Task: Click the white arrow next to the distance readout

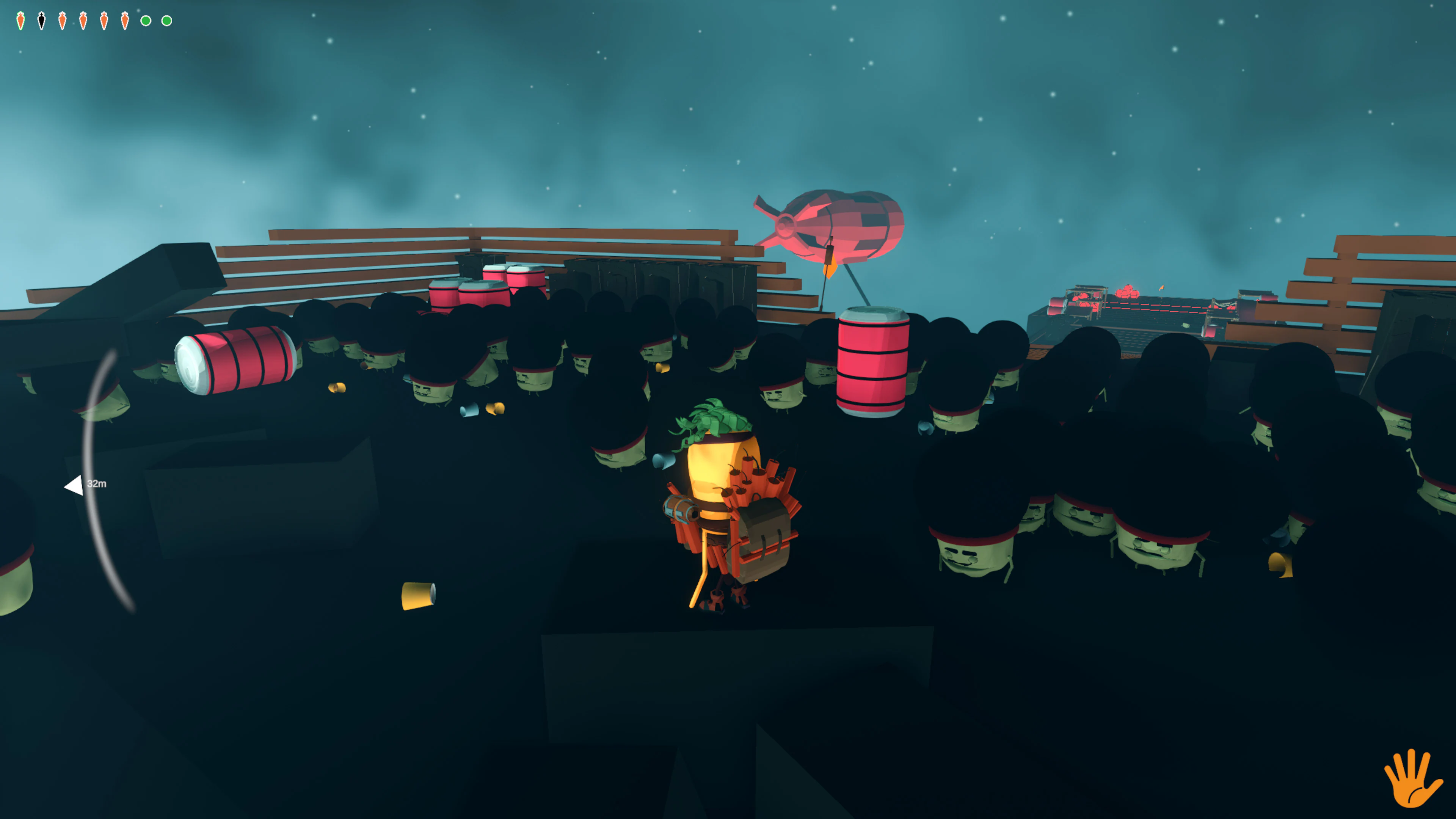Action: point(75,484)
